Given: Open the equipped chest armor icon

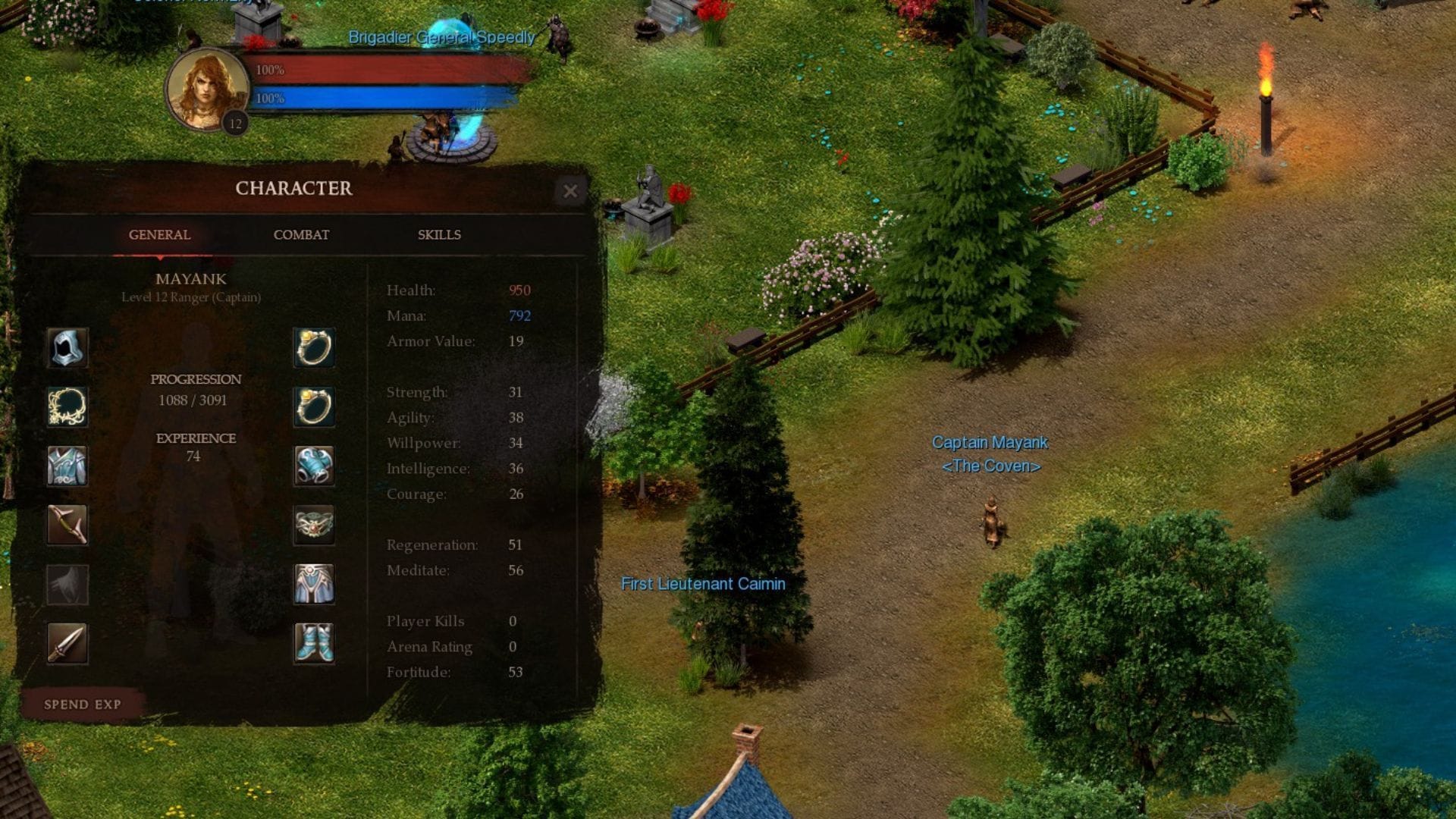Looking at the screenshot, I should pos(67,466).
